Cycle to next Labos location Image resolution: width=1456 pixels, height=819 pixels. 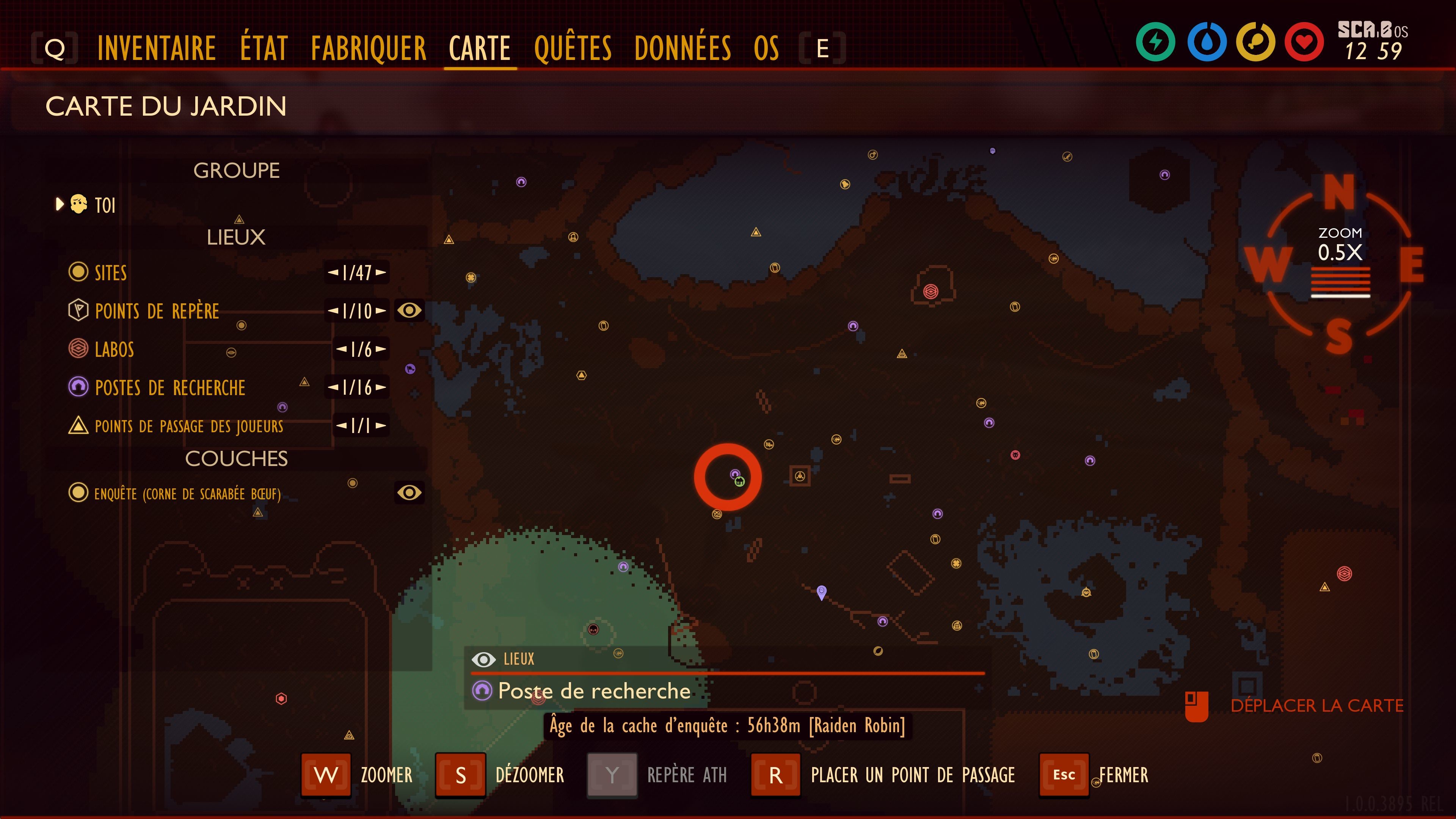381,349
